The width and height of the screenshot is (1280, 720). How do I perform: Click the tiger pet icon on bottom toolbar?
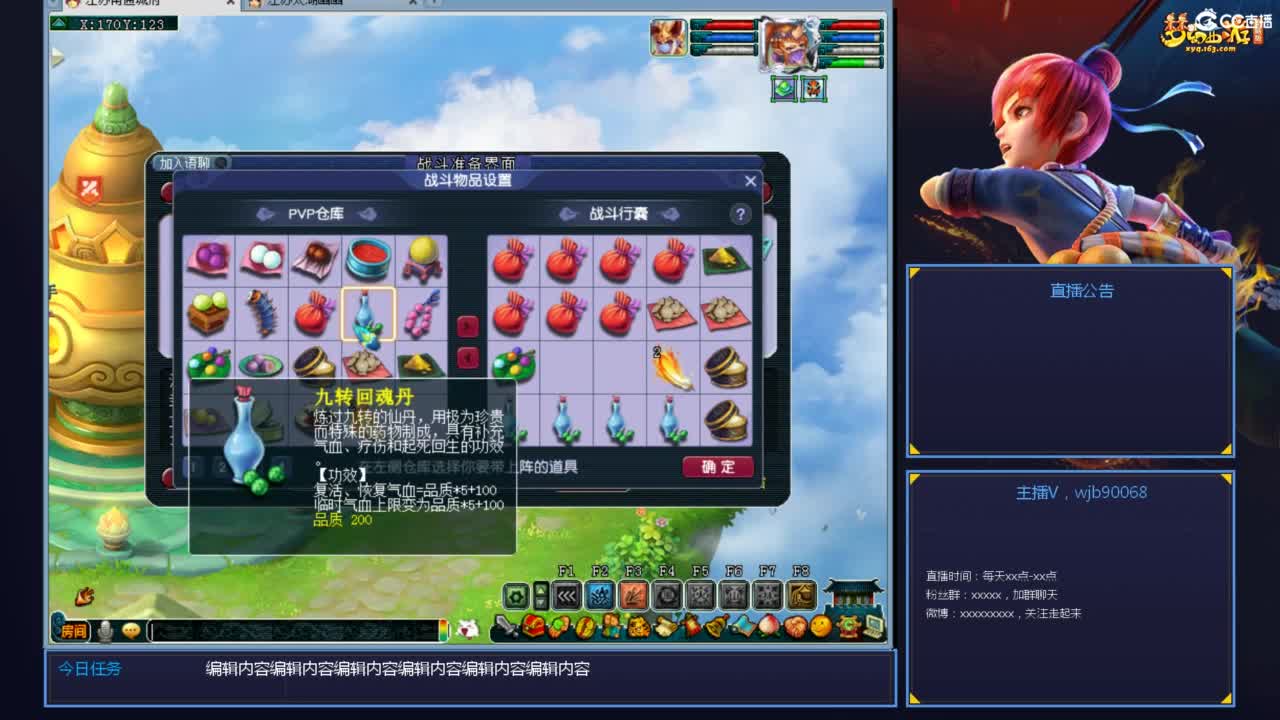point(638,625)
